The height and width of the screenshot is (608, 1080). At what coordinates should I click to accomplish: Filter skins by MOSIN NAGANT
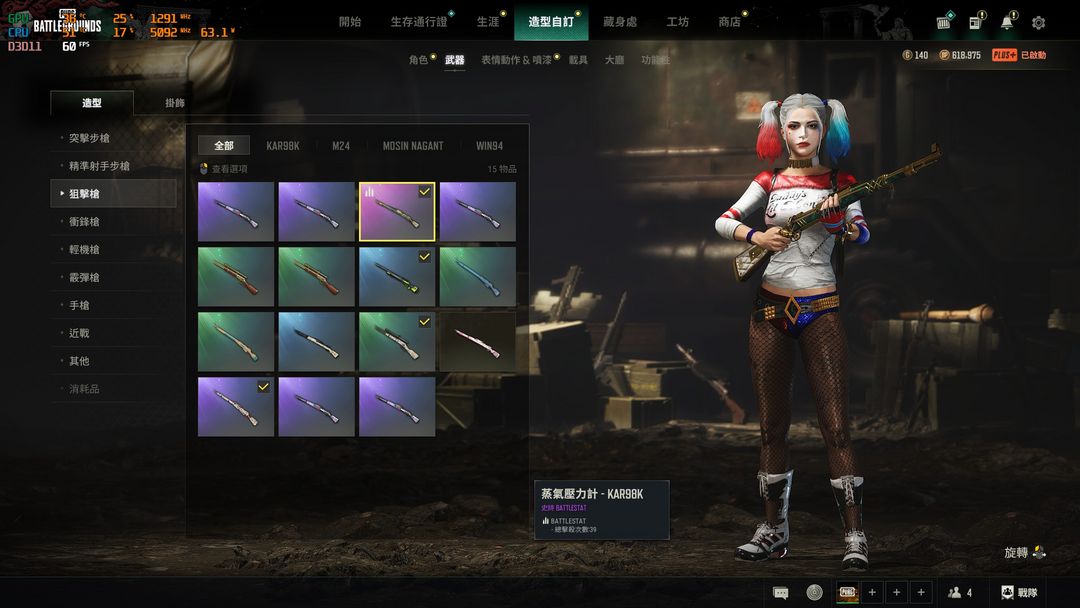point(412,146)
